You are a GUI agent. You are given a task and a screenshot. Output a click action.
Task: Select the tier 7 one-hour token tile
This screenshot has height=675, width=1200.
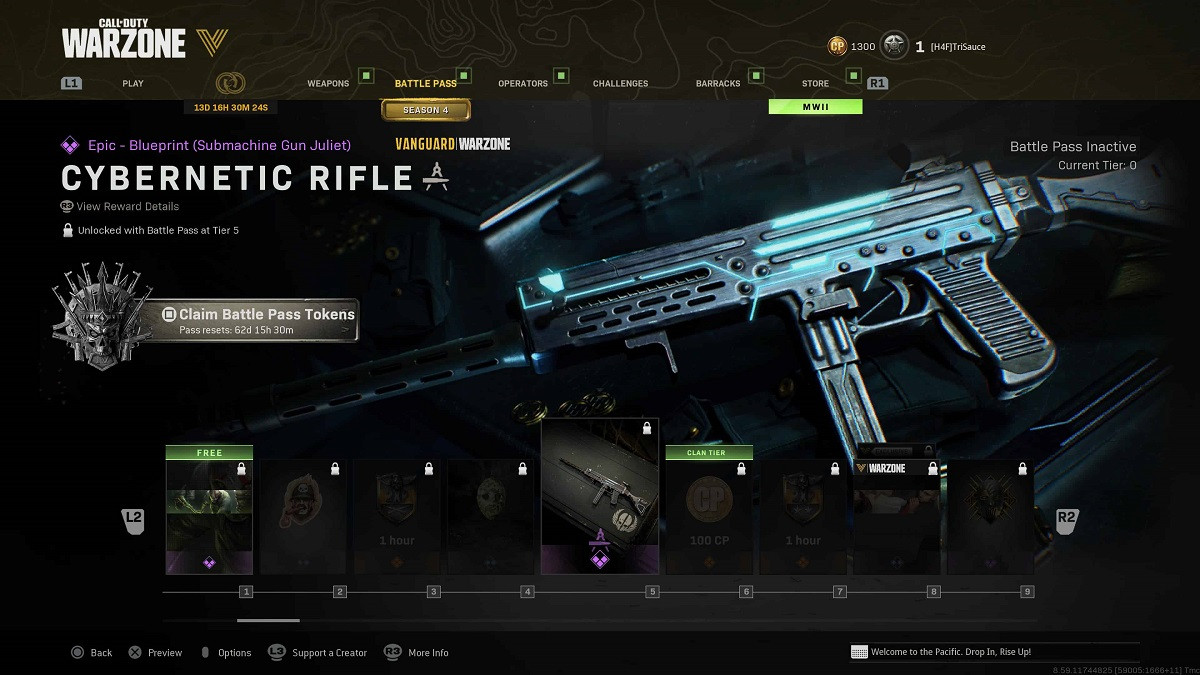coord(803,517)
